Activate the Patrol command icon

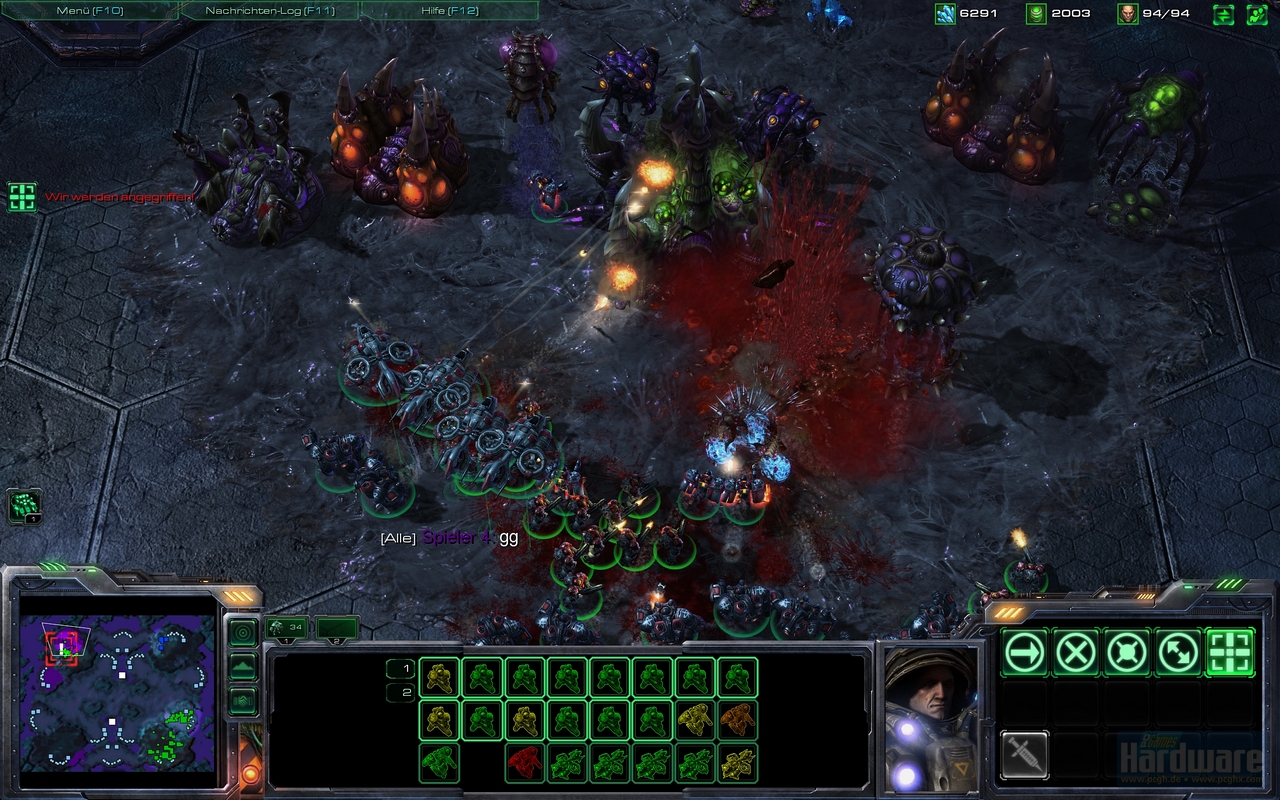click(x=1178, y=653)
